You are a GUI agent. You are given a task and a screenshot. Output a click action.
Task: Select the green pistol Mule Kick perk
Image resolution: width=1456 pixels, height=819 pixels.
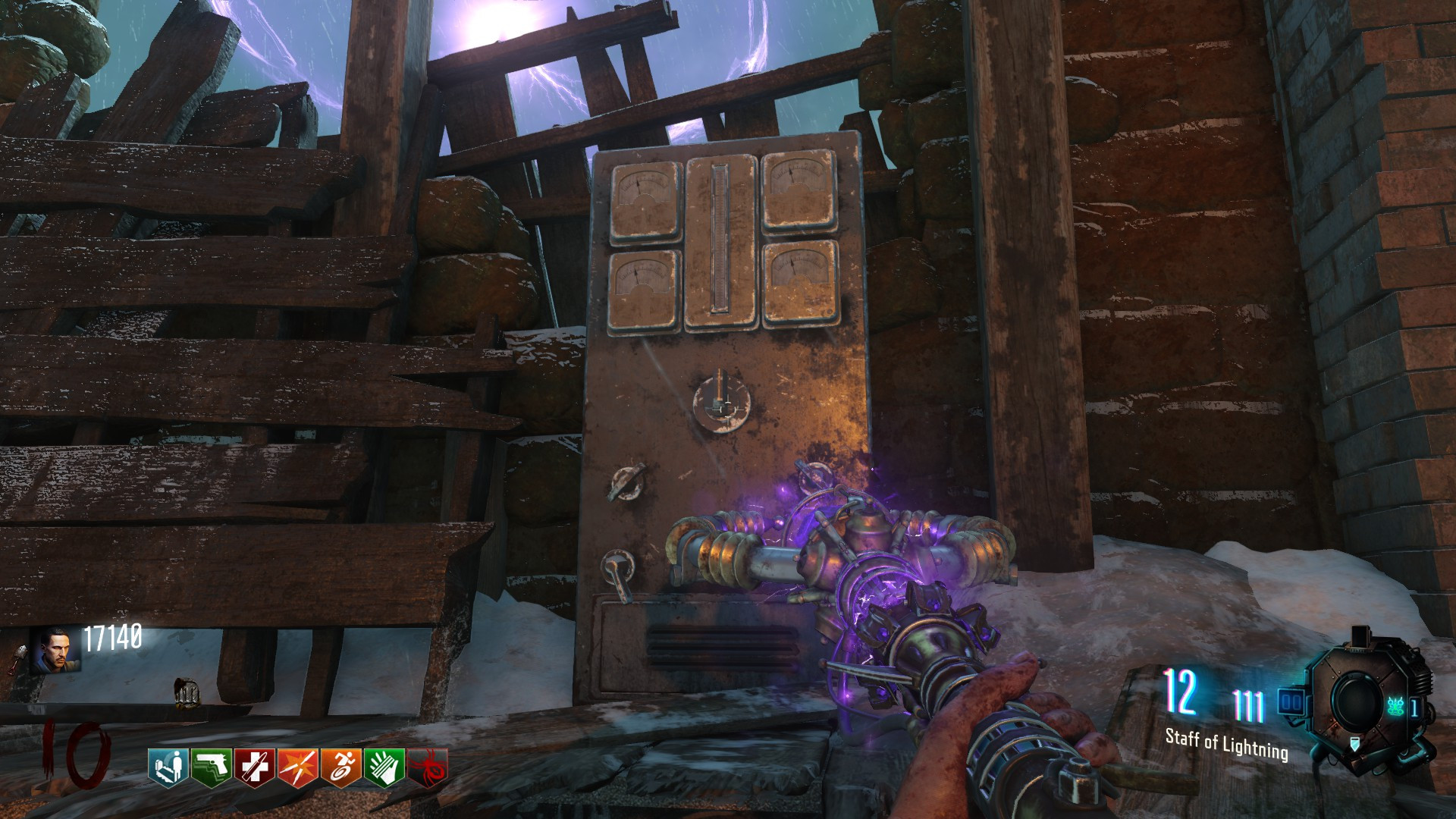[211, 767]
